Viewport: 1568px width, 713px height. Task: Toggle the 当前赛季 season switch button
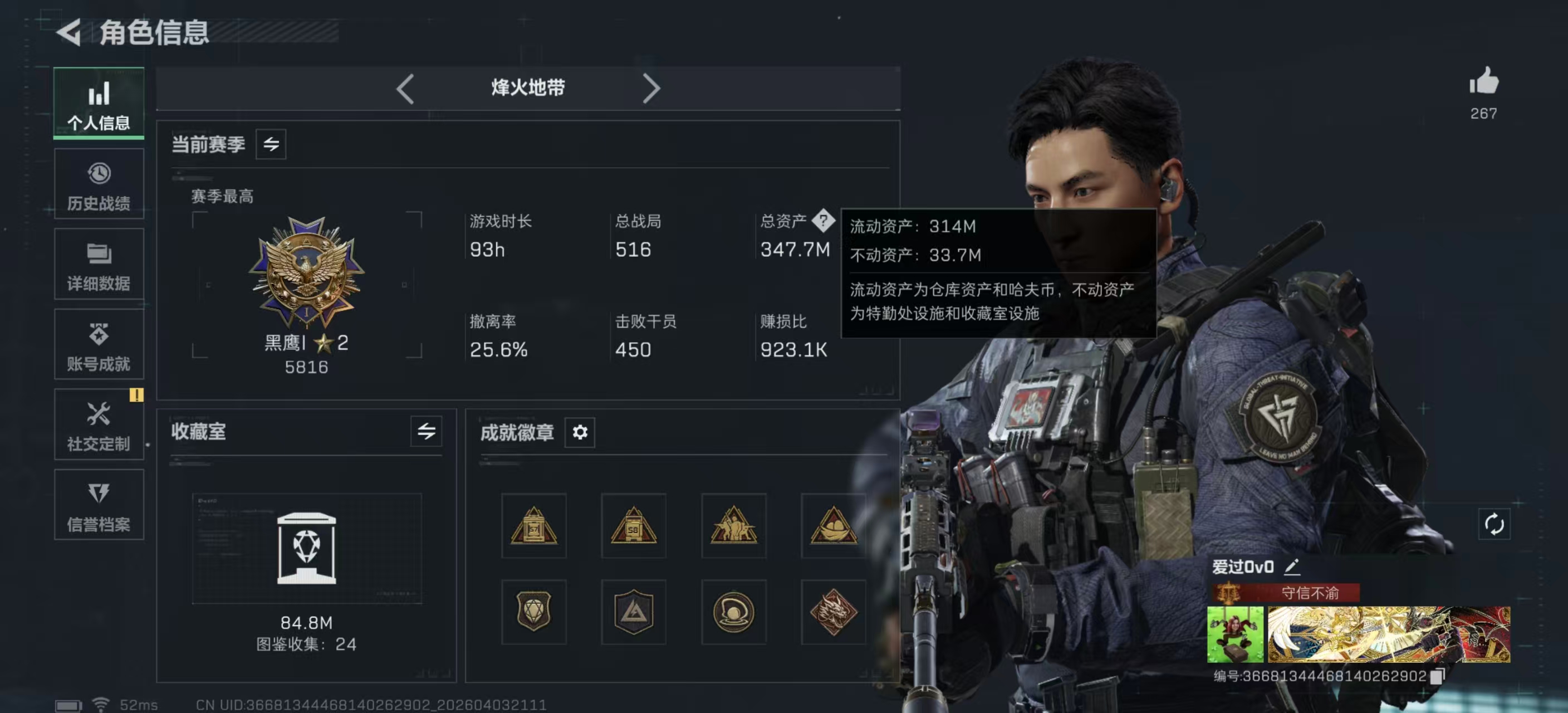(x=271, y=144)
